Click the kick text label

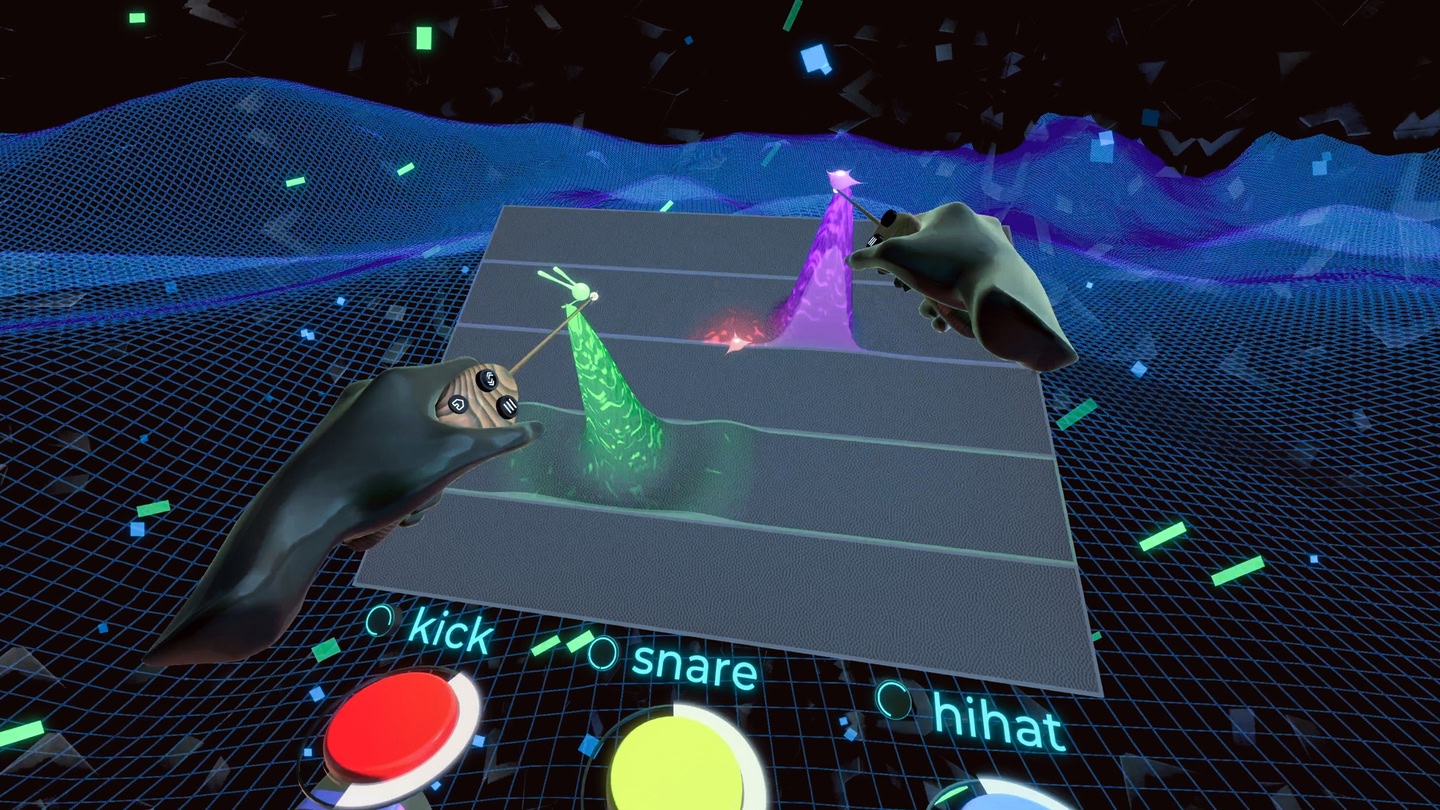point(450,634)
